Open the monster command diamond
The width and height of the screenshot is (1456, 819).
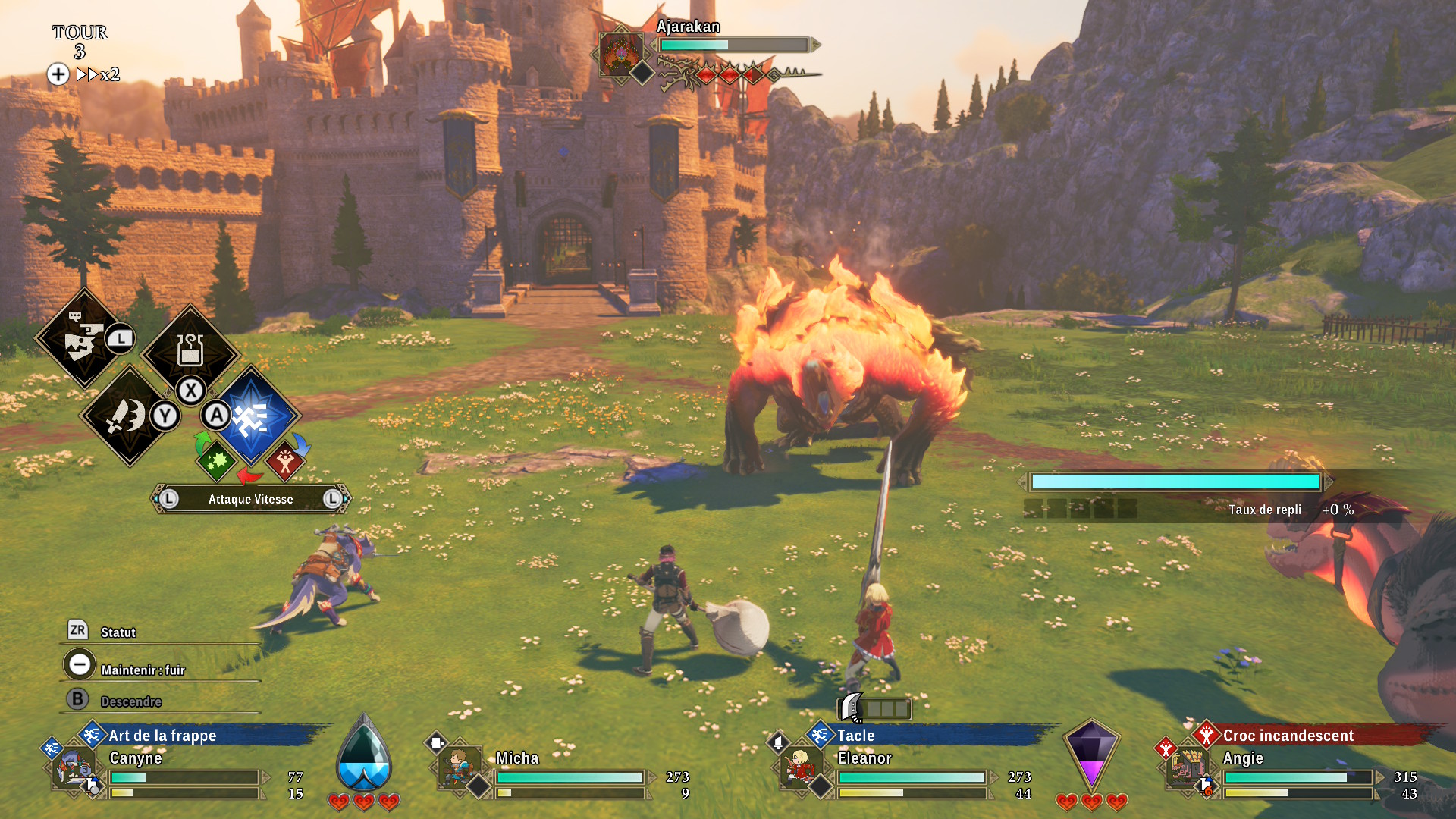(x=84, y=338)
